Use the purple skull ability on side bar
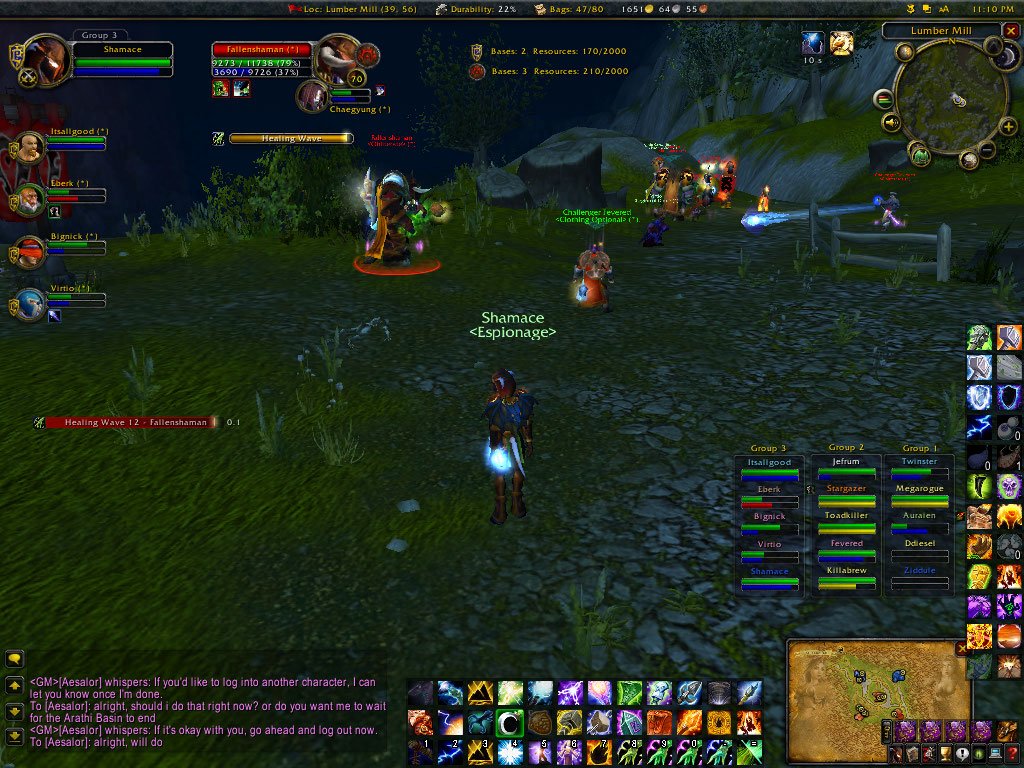The image size is (1024, 768). point(1008,487)
